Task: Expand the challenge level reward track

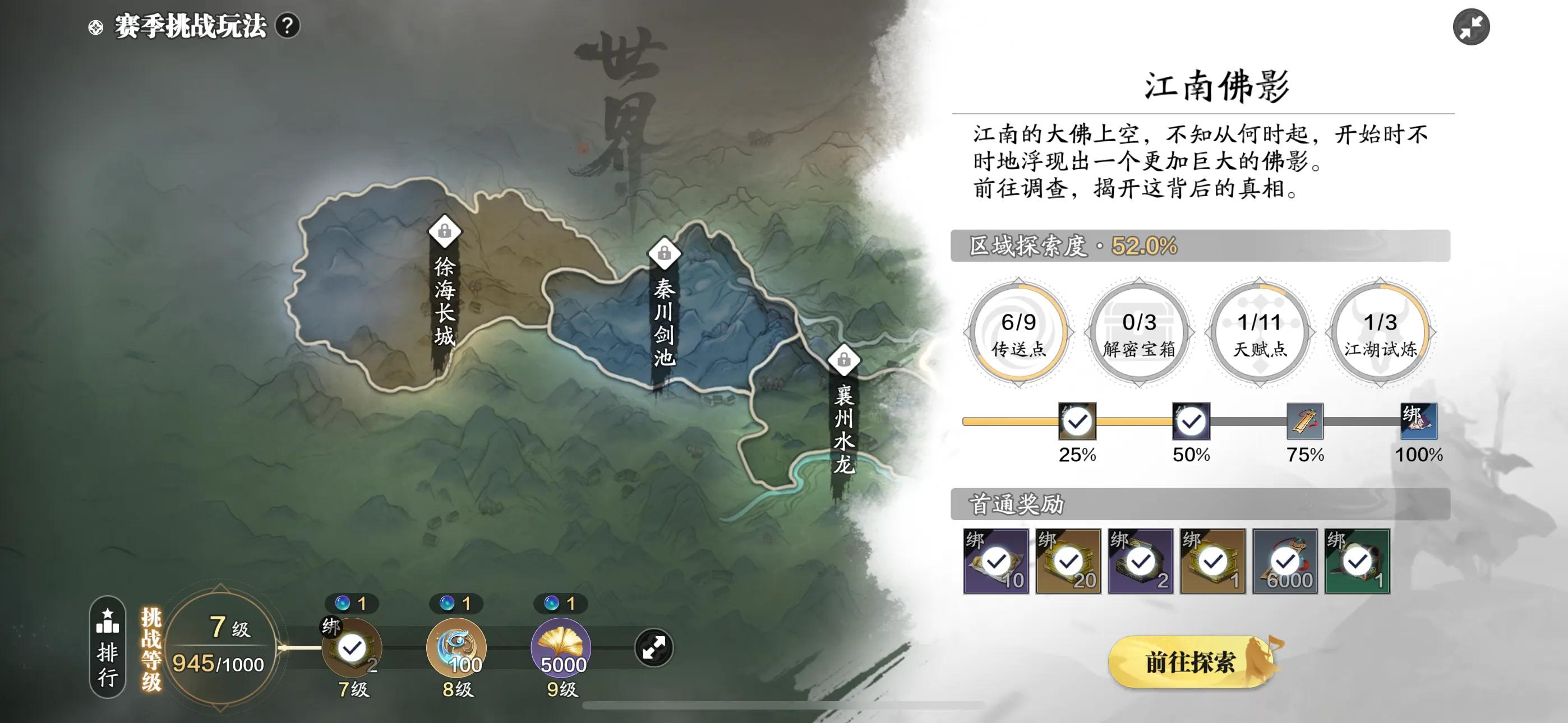Action: click(654, 647)
